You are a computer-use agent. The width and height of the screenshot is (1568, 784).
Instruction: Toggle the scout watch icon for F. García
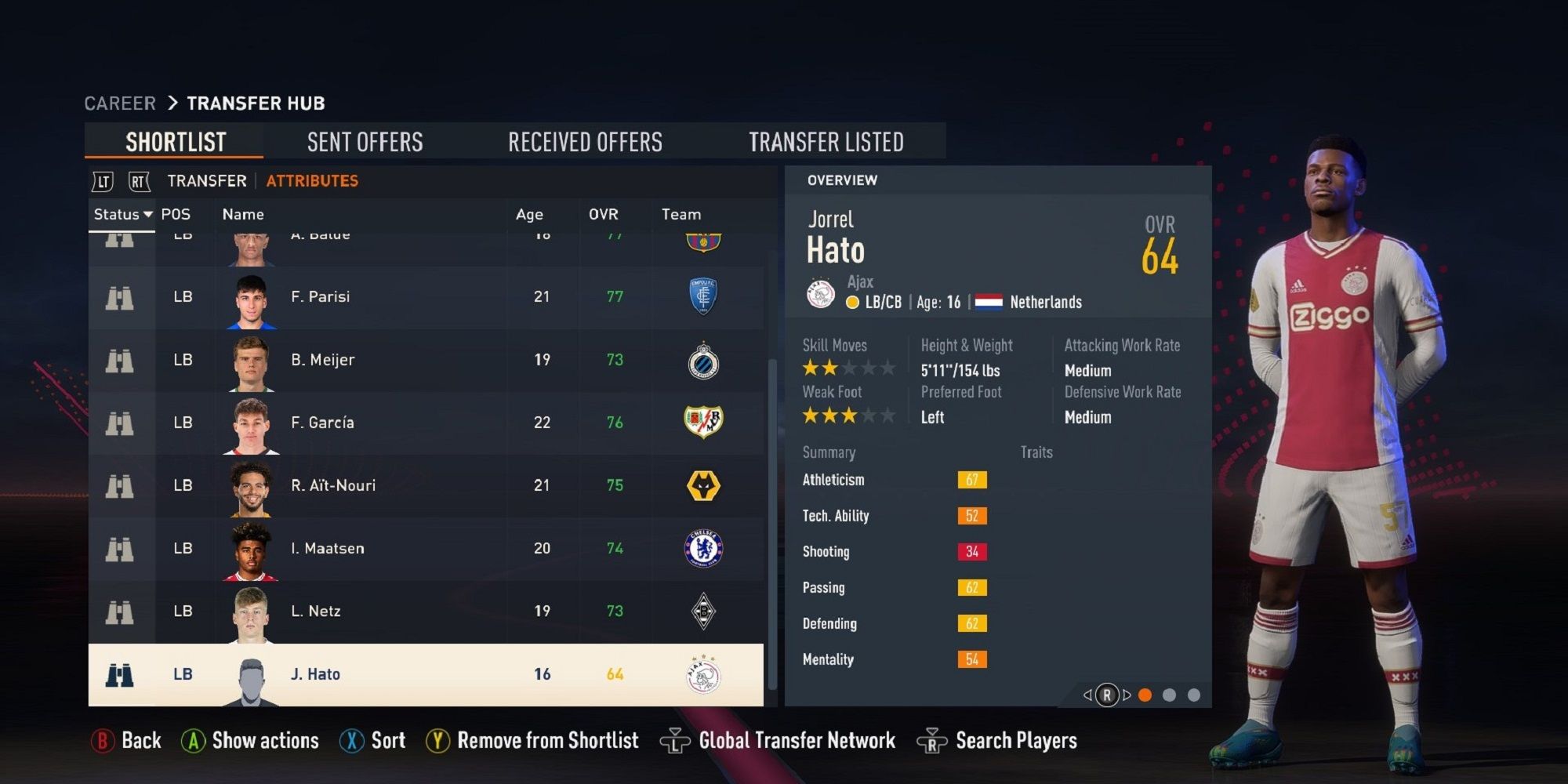(x=119, y=423)
